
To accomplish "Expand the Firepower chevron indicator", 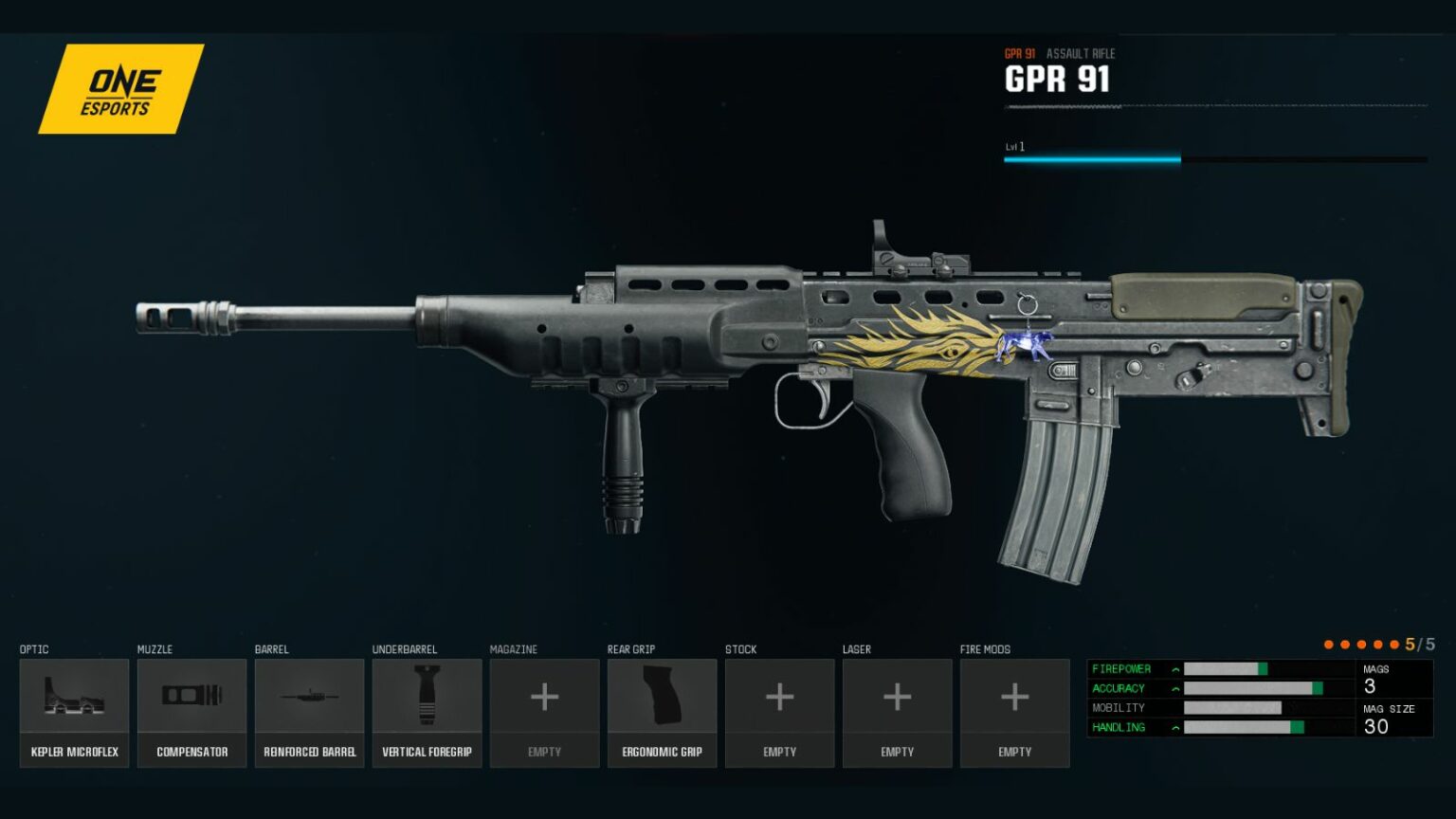I will coord(1175,669).
